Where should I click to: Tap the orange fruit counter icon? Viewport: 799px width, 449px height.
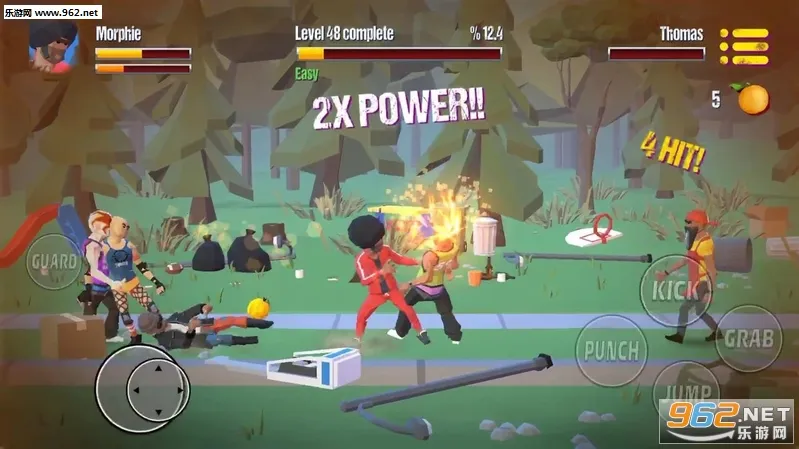pos(753,99)
